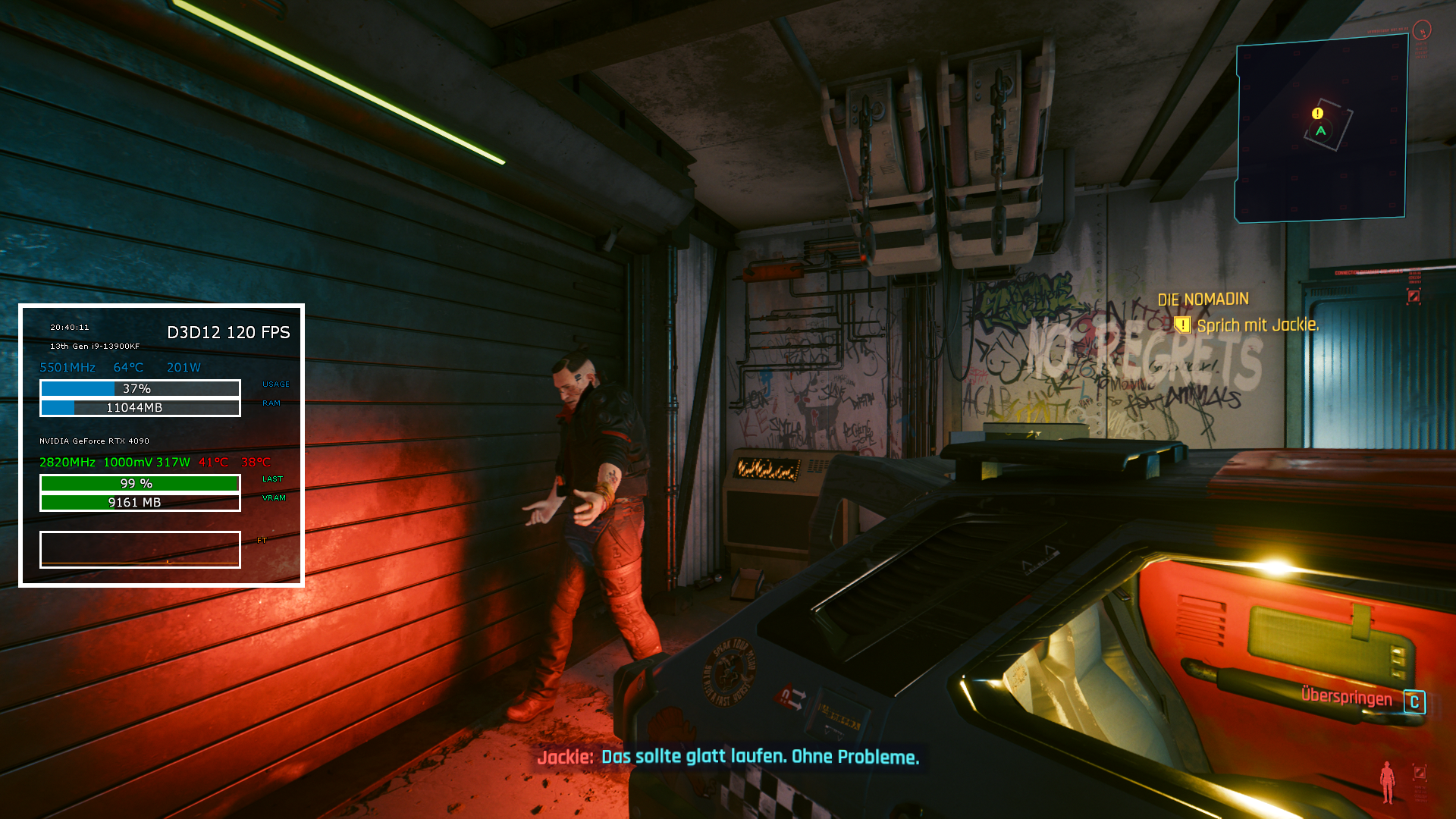Expand the 13th Gen i9-13900KF section of the overlay
Screen dimensions: 1456x819
click(x=93, y=345)
